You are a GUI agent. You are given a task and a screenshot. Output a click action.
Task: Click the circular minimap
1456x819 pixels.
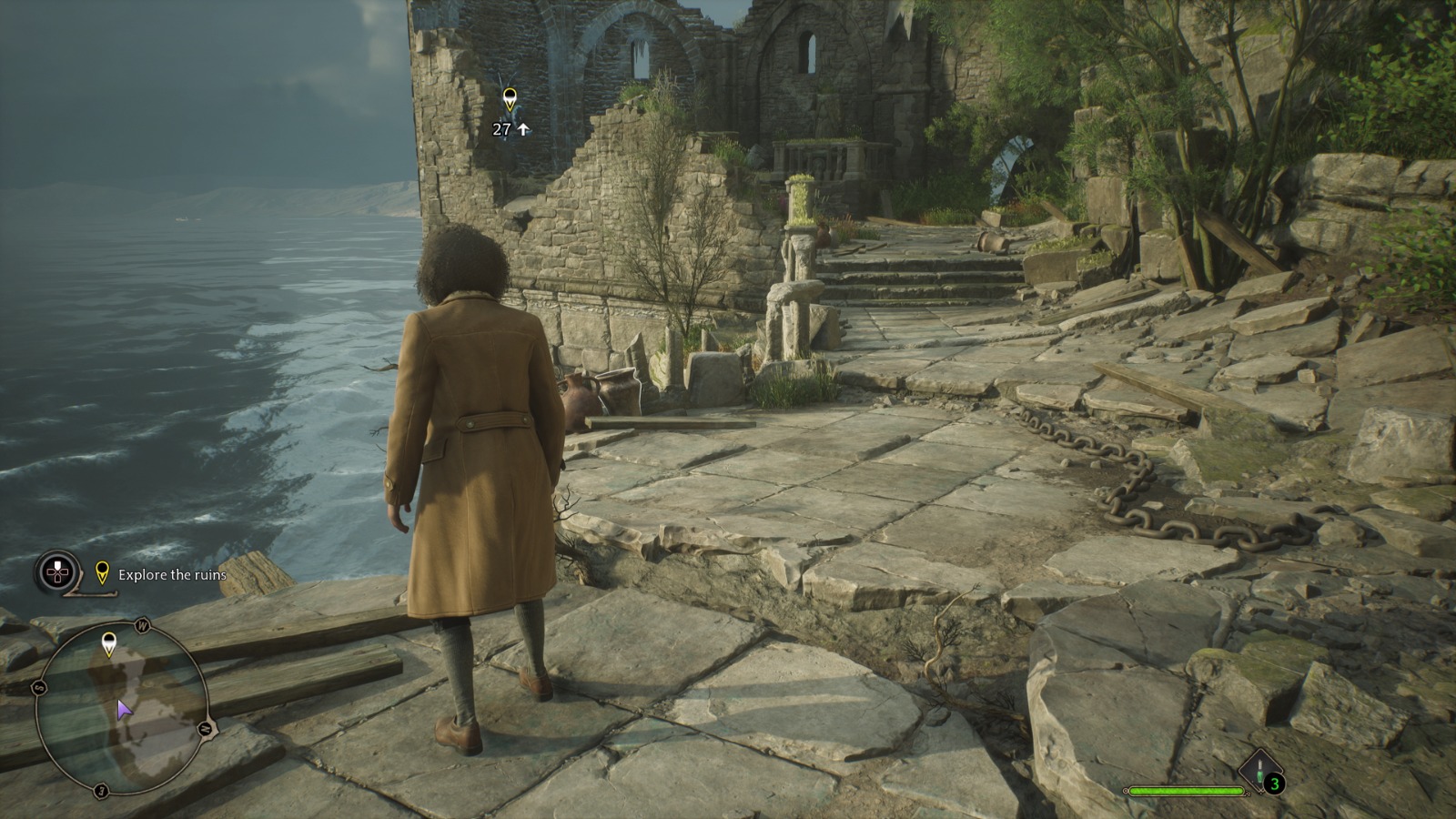coord(123,708)
